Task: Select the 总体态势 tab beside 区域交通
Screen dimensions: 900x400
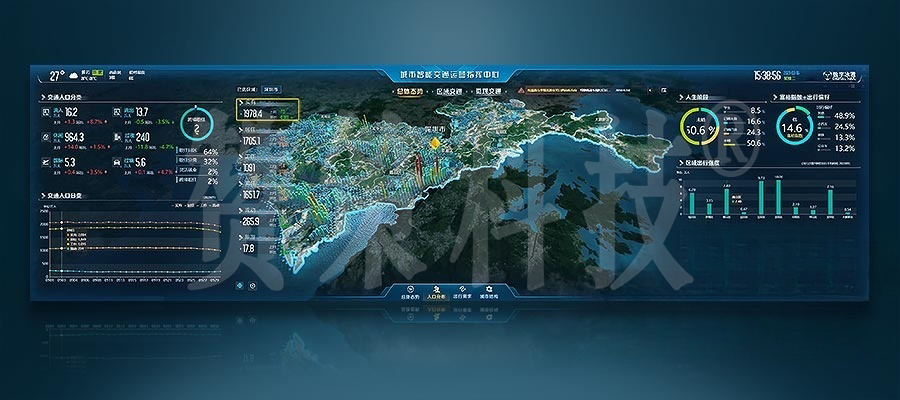Action: (411, 92)
